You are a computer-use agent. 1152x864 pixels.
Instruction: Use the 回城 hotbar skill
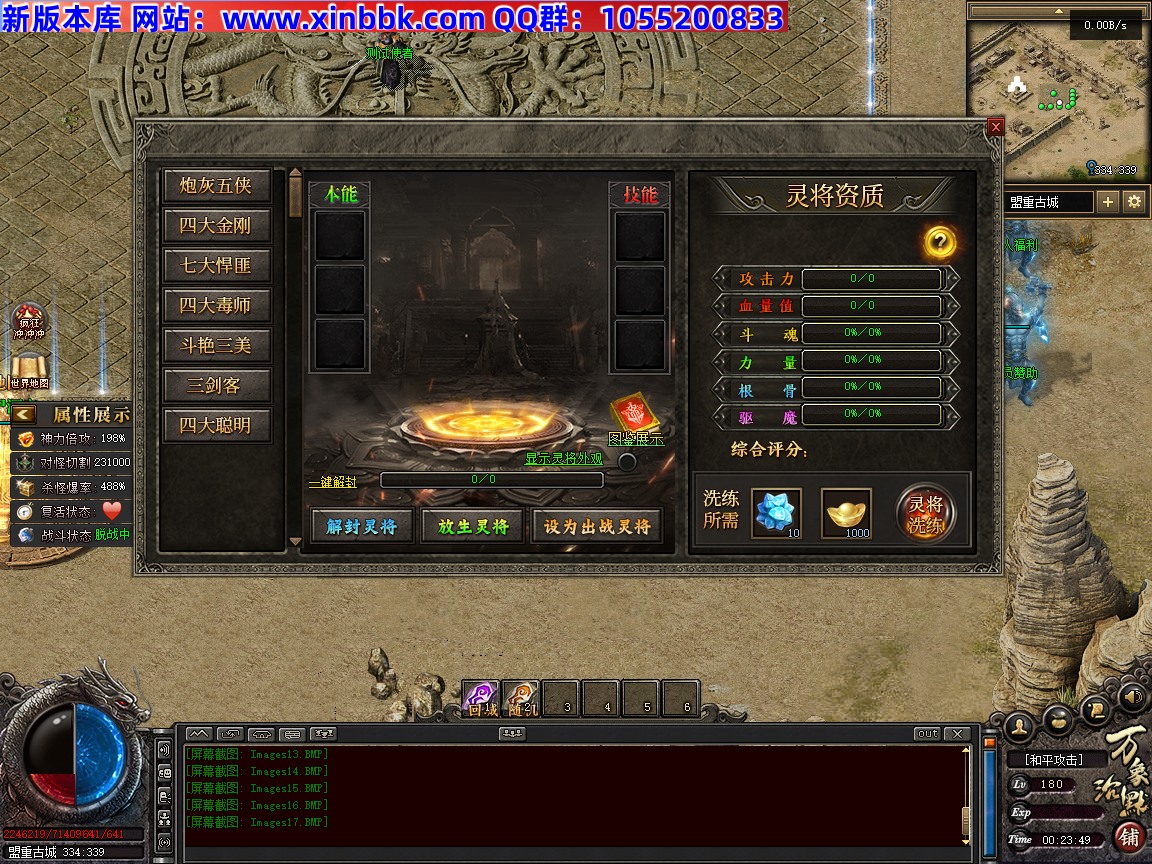pyautogui.click(x=482, y=698)
